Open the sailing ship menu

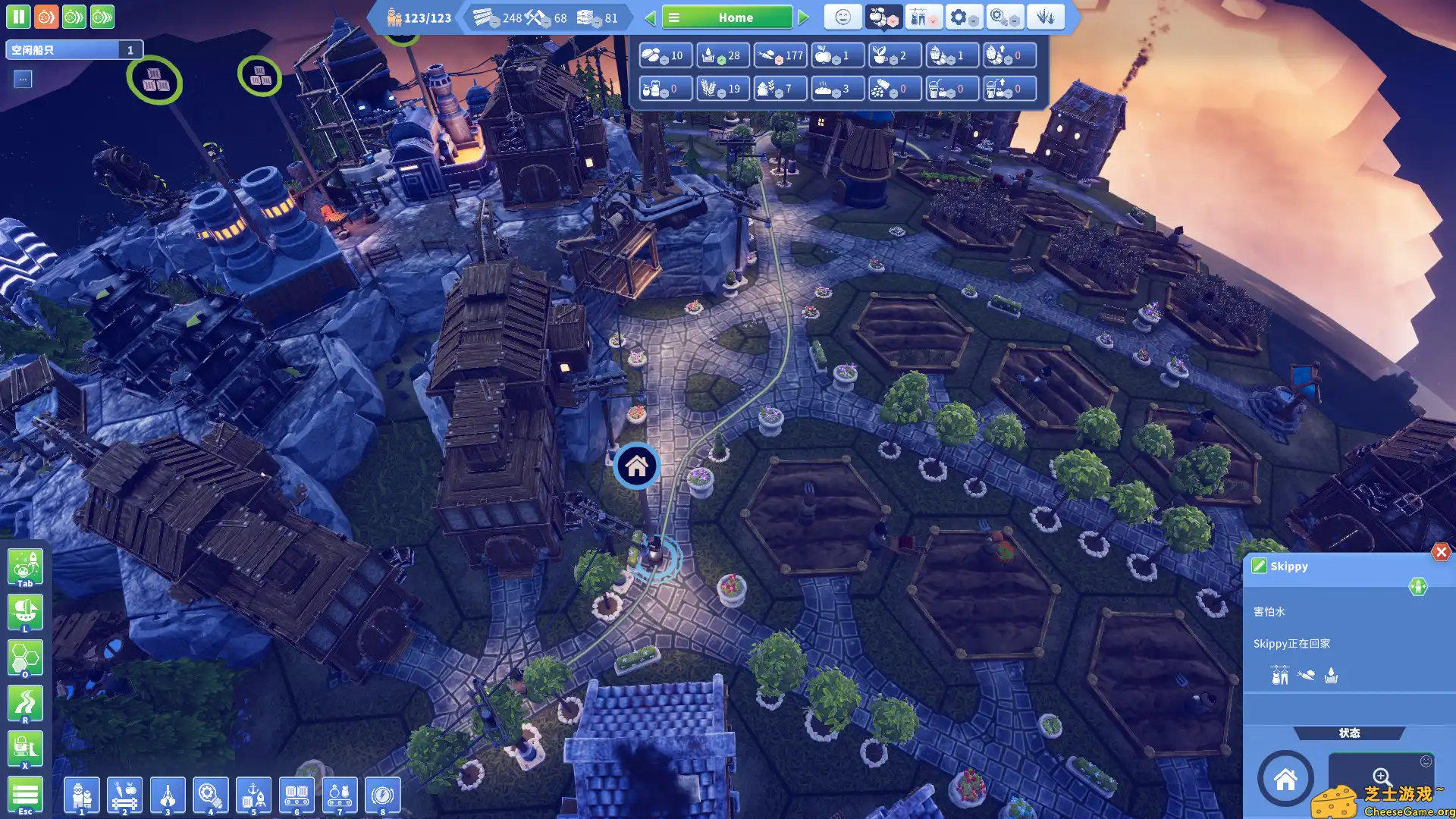[25, 613]
